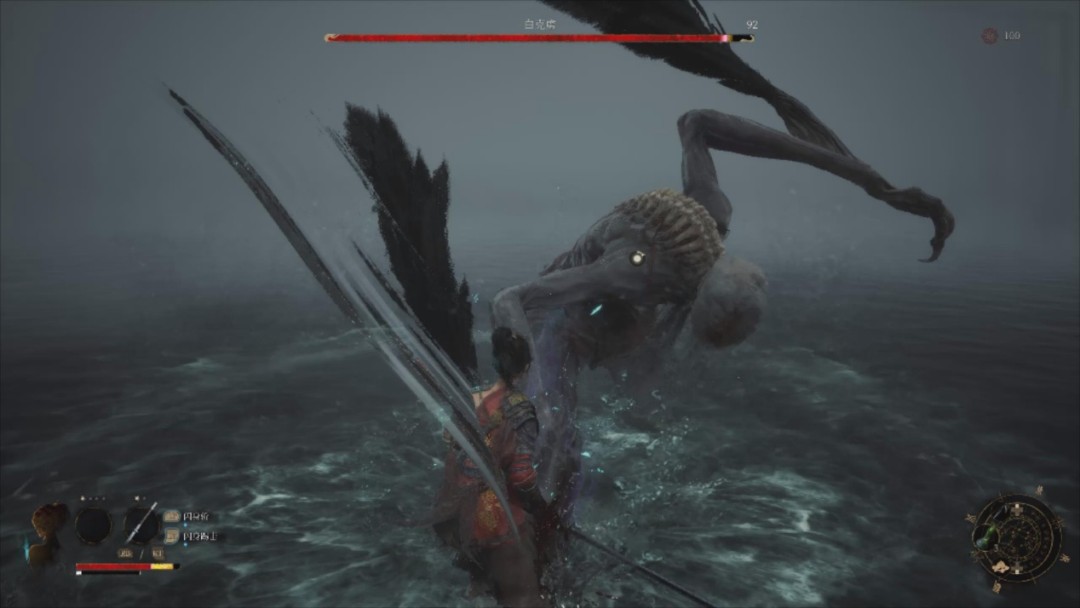
Task: Select the empty round slot beside the portrait
Action: click(94, 524)
